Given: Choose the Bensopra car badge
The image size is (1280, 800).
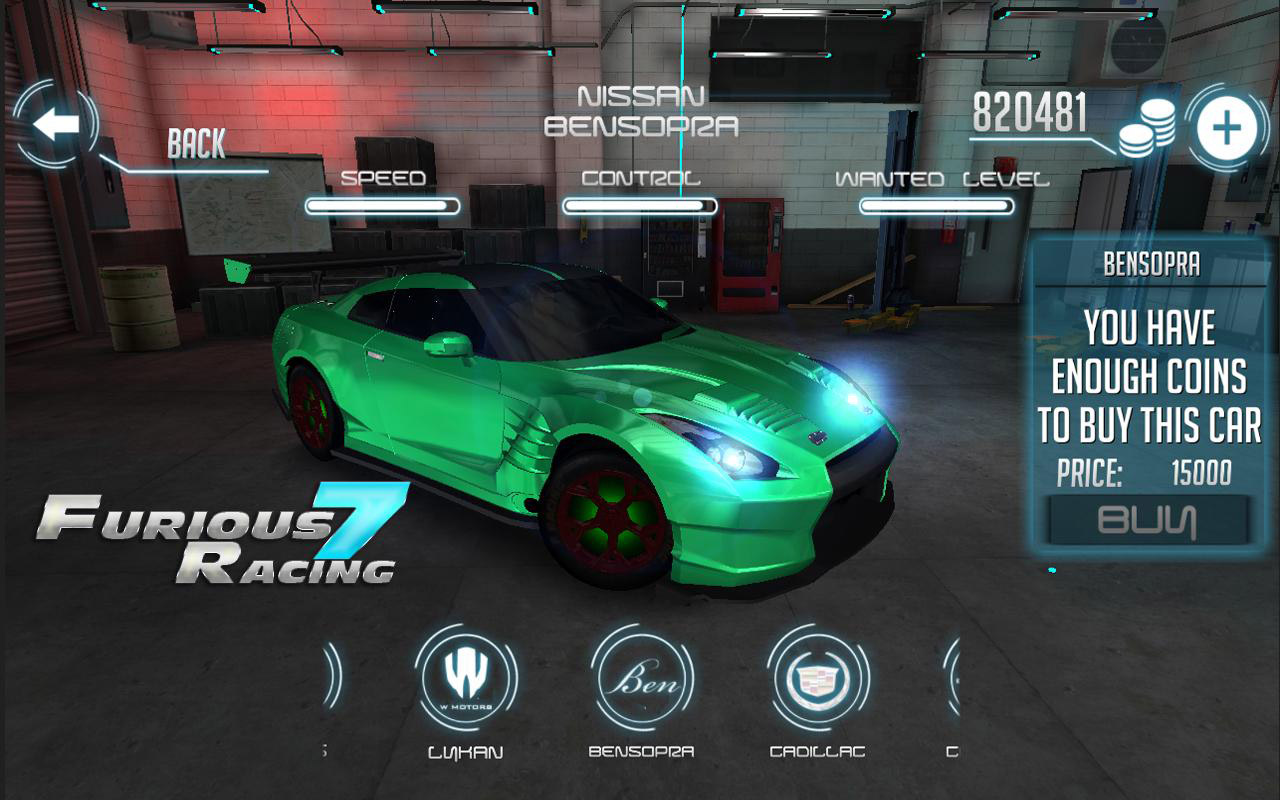Looking at the screenshot, I should point(641,684).
